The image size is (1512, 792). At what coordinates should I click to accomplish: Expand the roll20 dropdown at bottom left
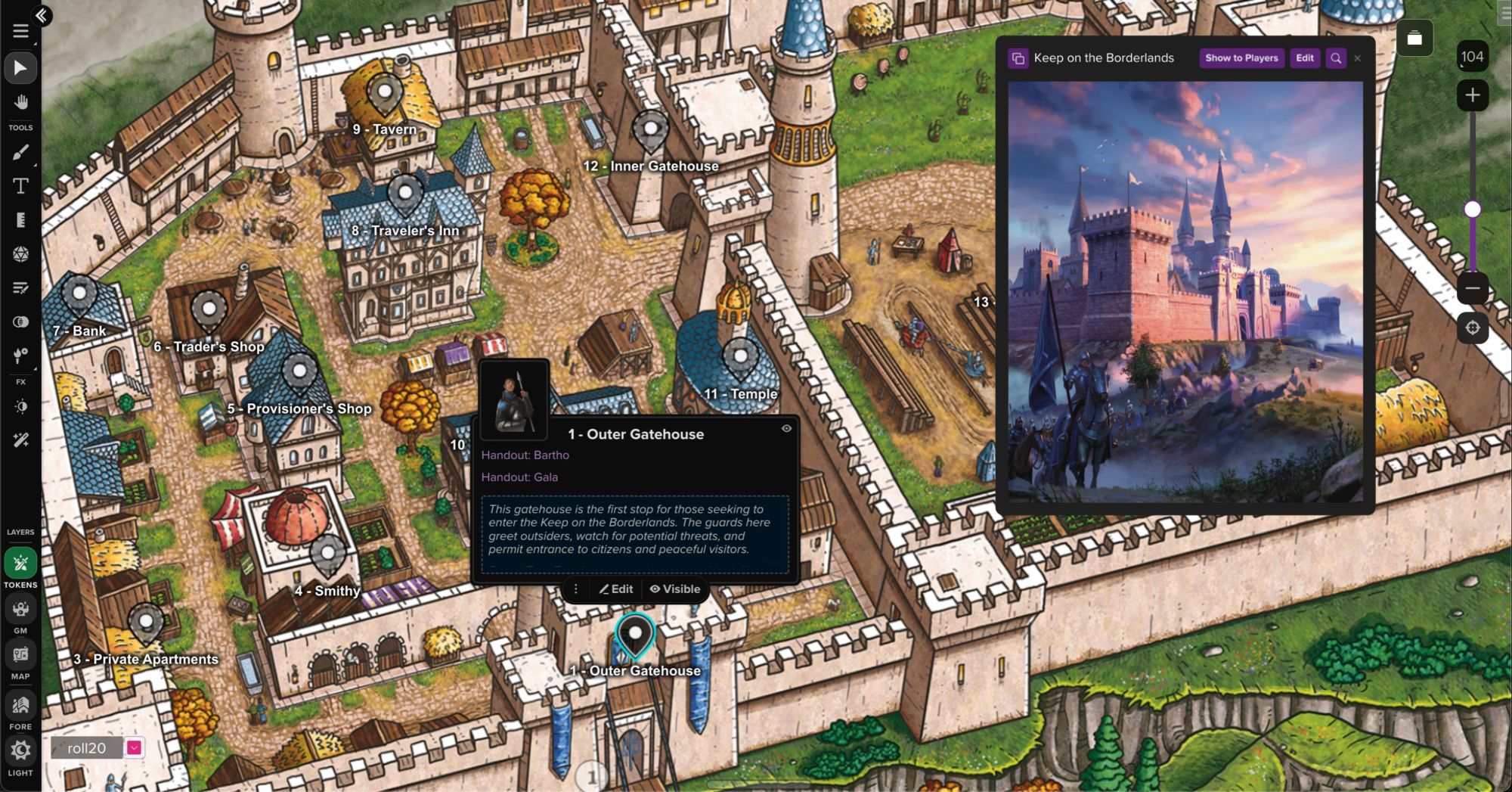point(134,749)
